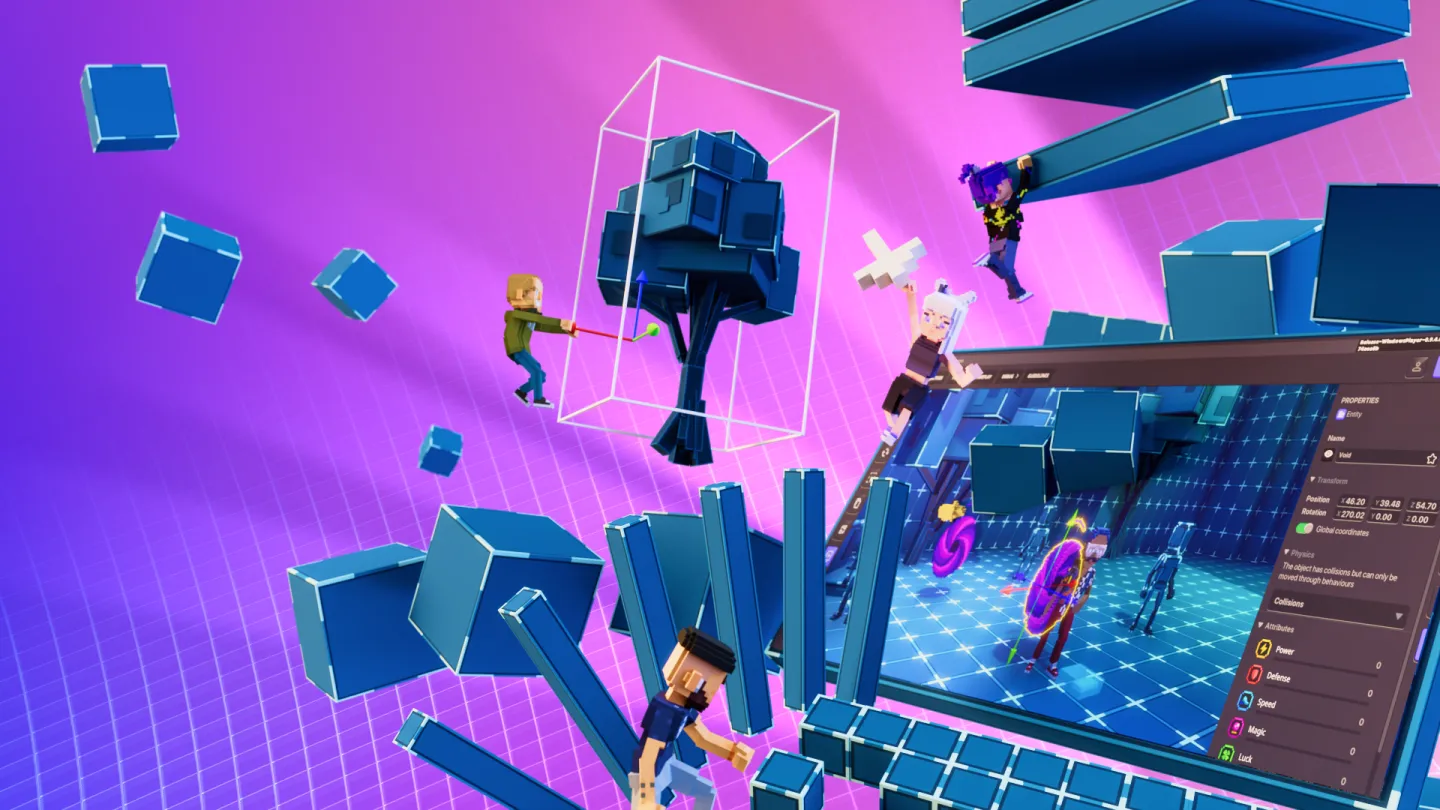Image resolution: width=1440 pixels, height=810 pixels.
Task: Collapse the Transform section
Action: [1313, 478]
